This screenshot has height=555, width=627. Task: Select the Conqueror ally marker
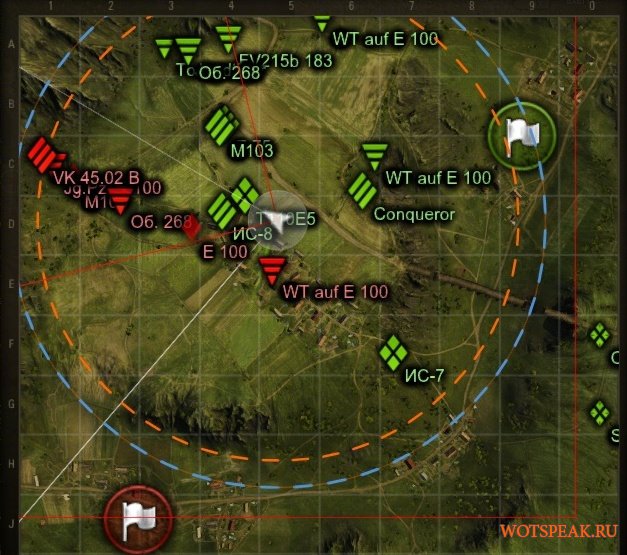[x=361, y=190]
